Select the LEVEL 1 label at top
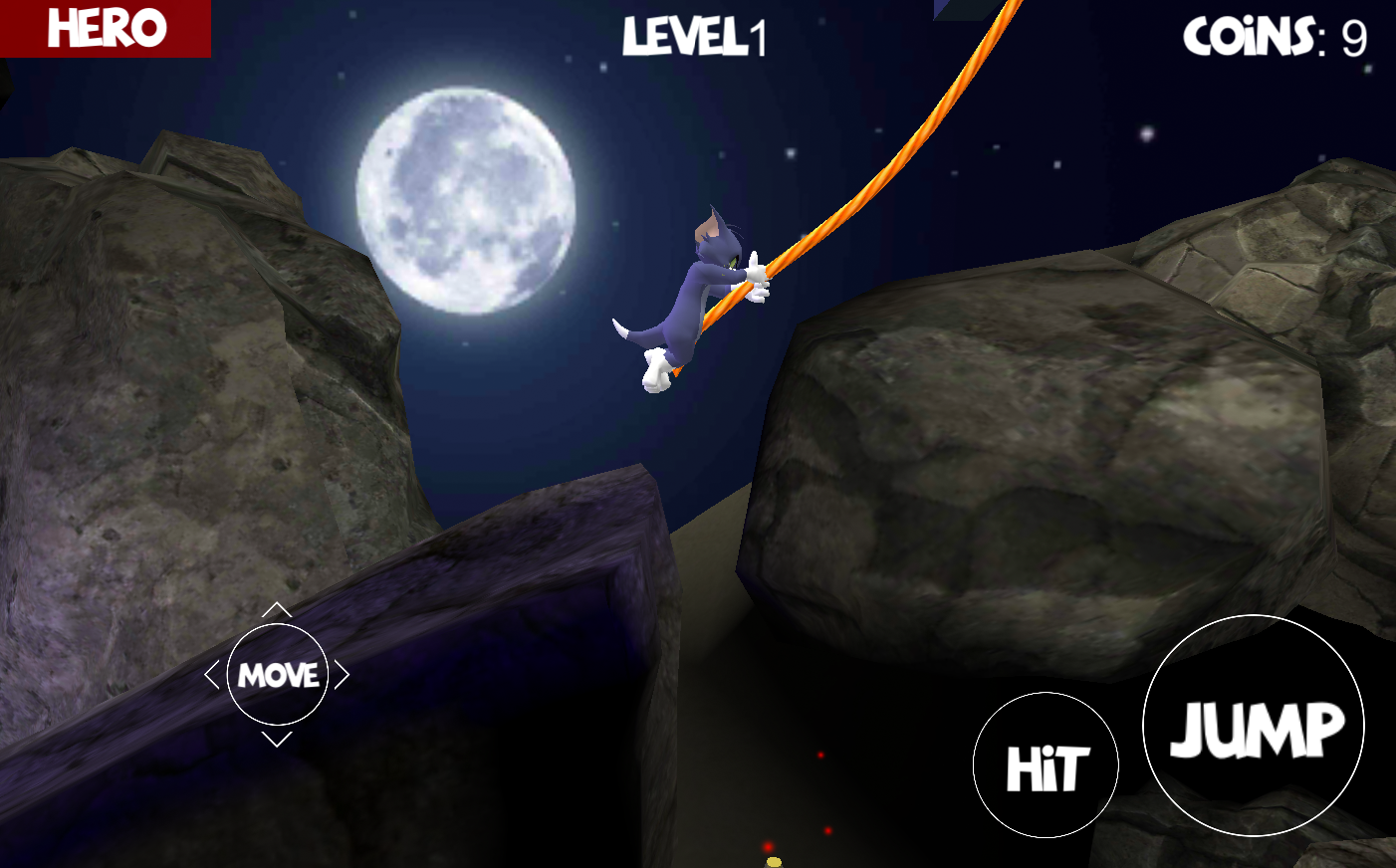1396x868 pixels. point(696,38)
